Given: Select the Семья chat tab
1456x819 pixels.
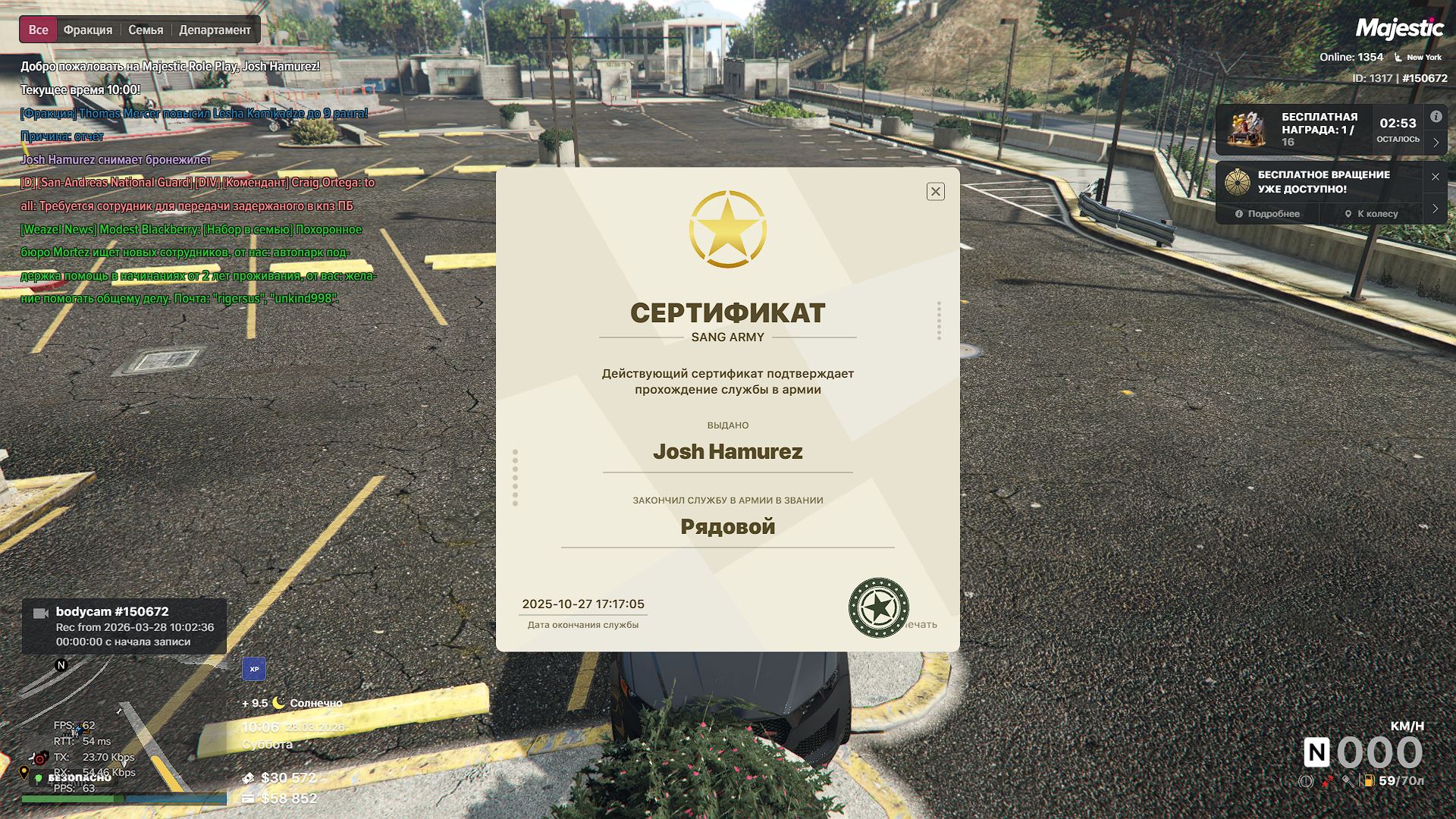Looking at the screenshot, I should (x=146, y=30).
